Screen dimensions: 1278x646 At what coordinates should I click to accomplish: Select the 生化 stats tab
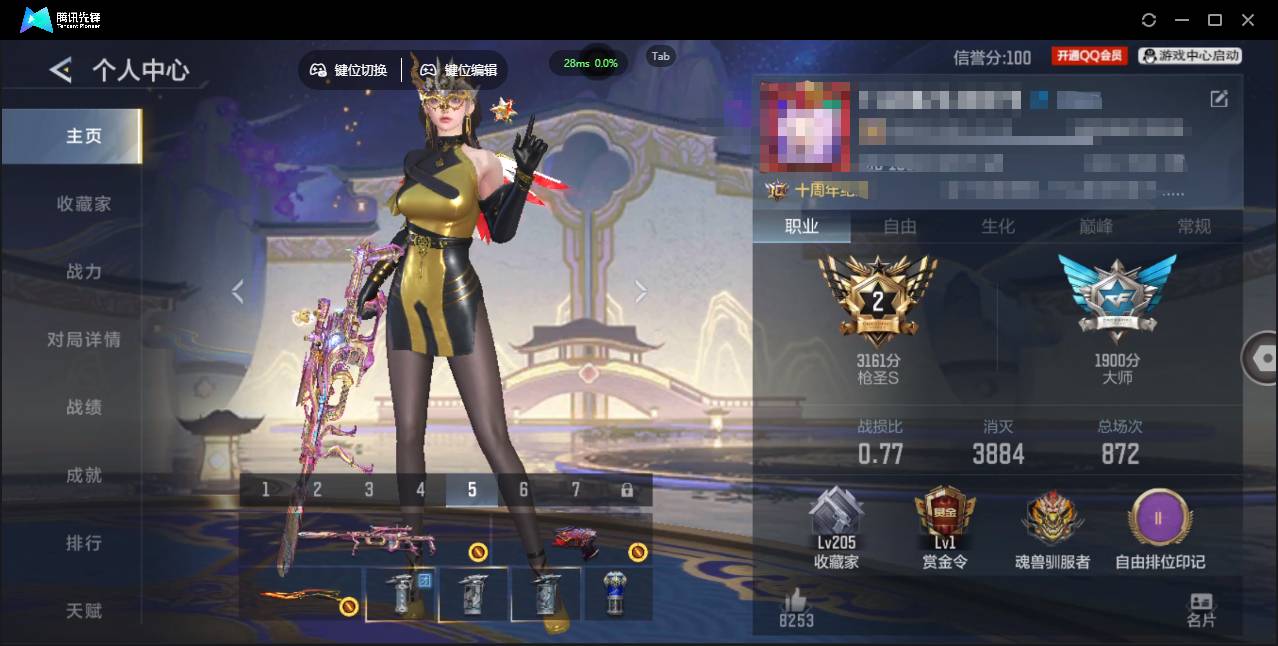(x=998, y=227)
